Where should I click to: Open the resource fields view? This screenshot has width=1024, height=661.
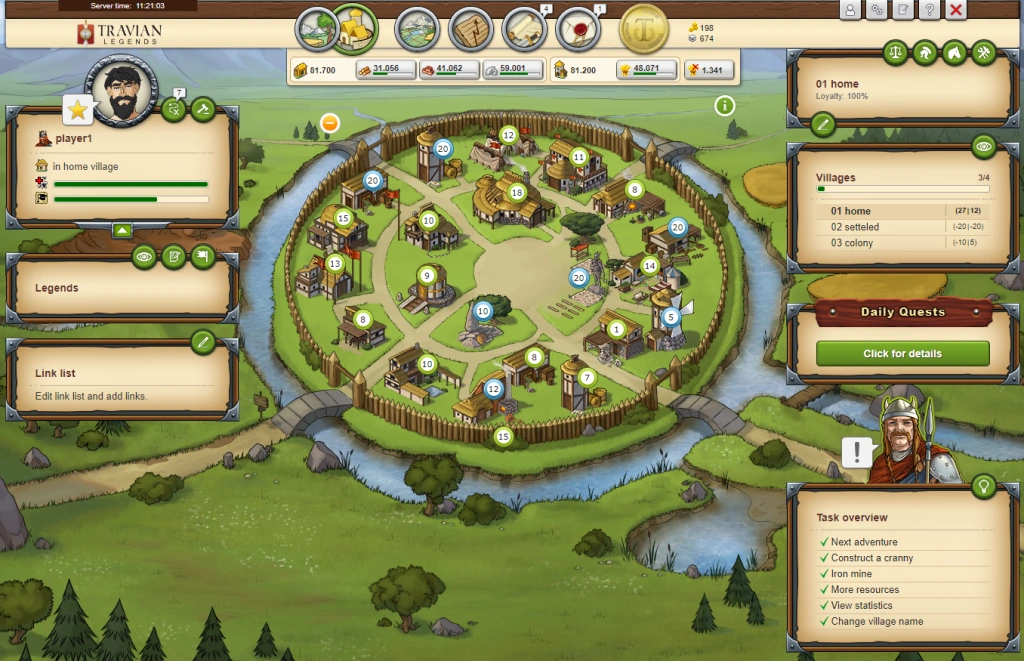click(315, 28)
